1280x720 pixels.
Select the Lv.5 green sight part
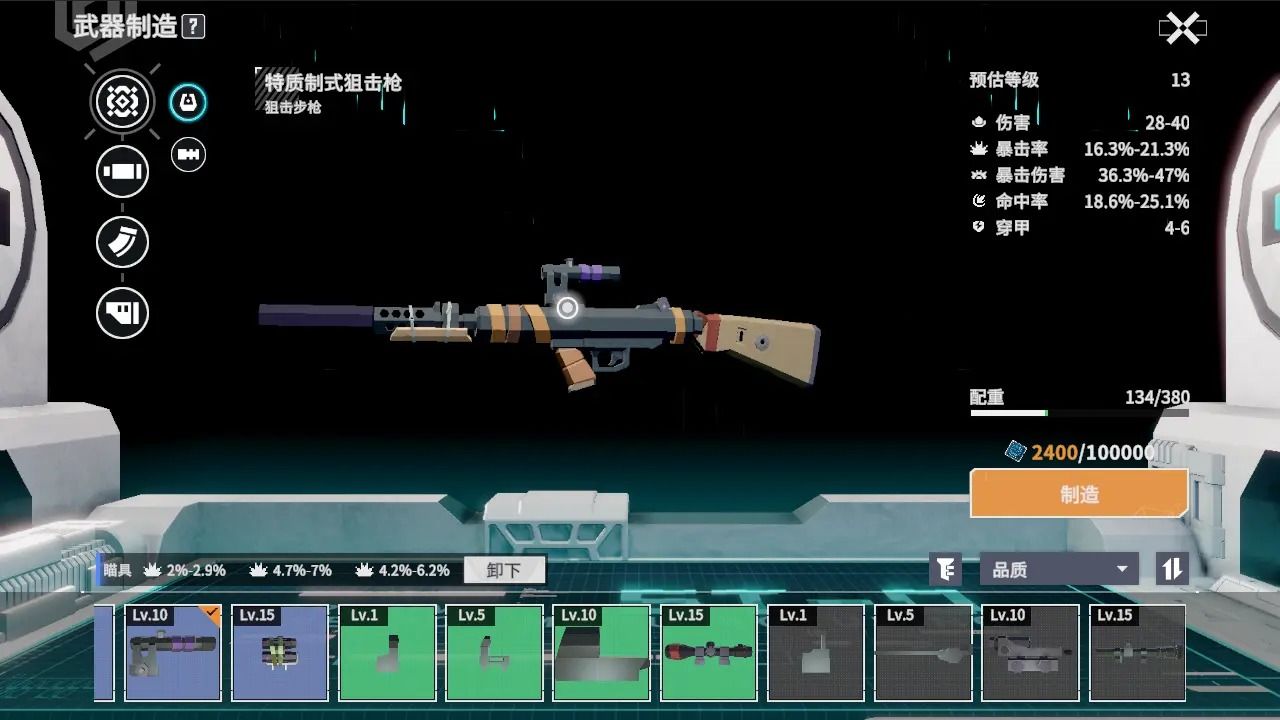point(494,652)
